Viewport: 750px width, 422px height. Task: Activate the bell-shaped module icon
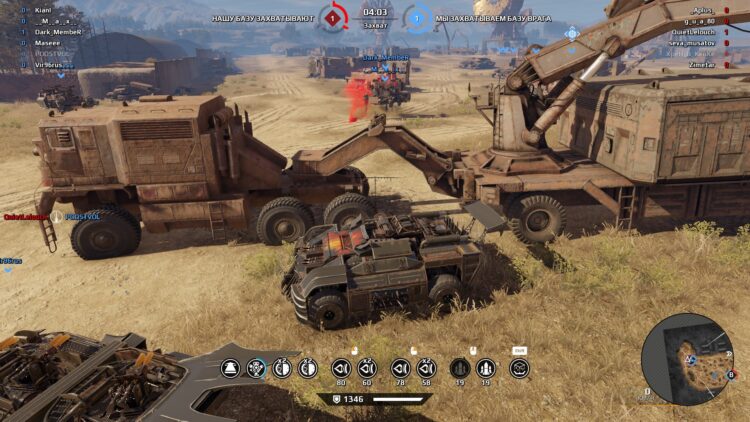230,368
